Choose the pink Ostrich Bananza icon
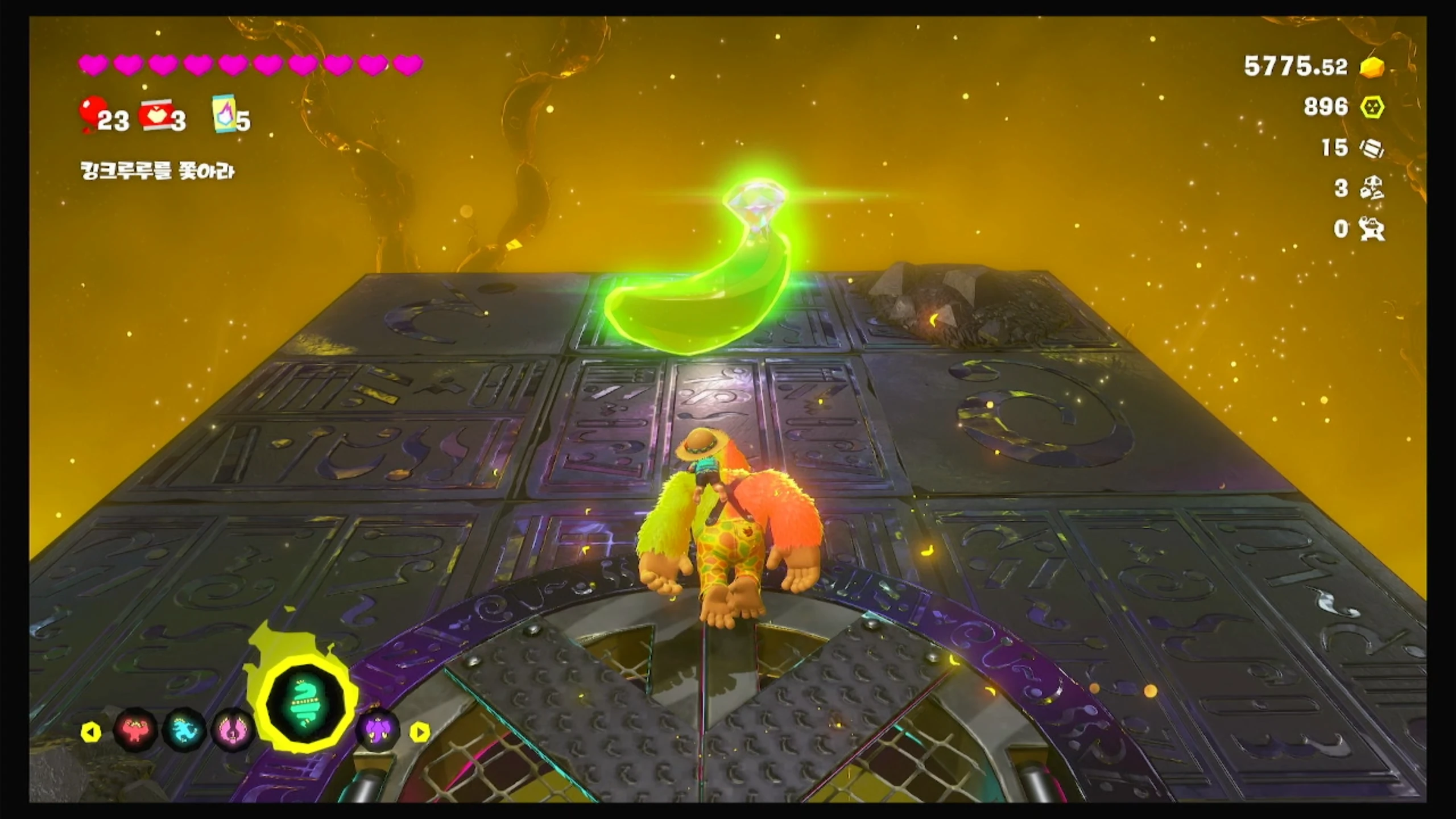The height and width of the screenshot is (819, 1456). [233, 730]
